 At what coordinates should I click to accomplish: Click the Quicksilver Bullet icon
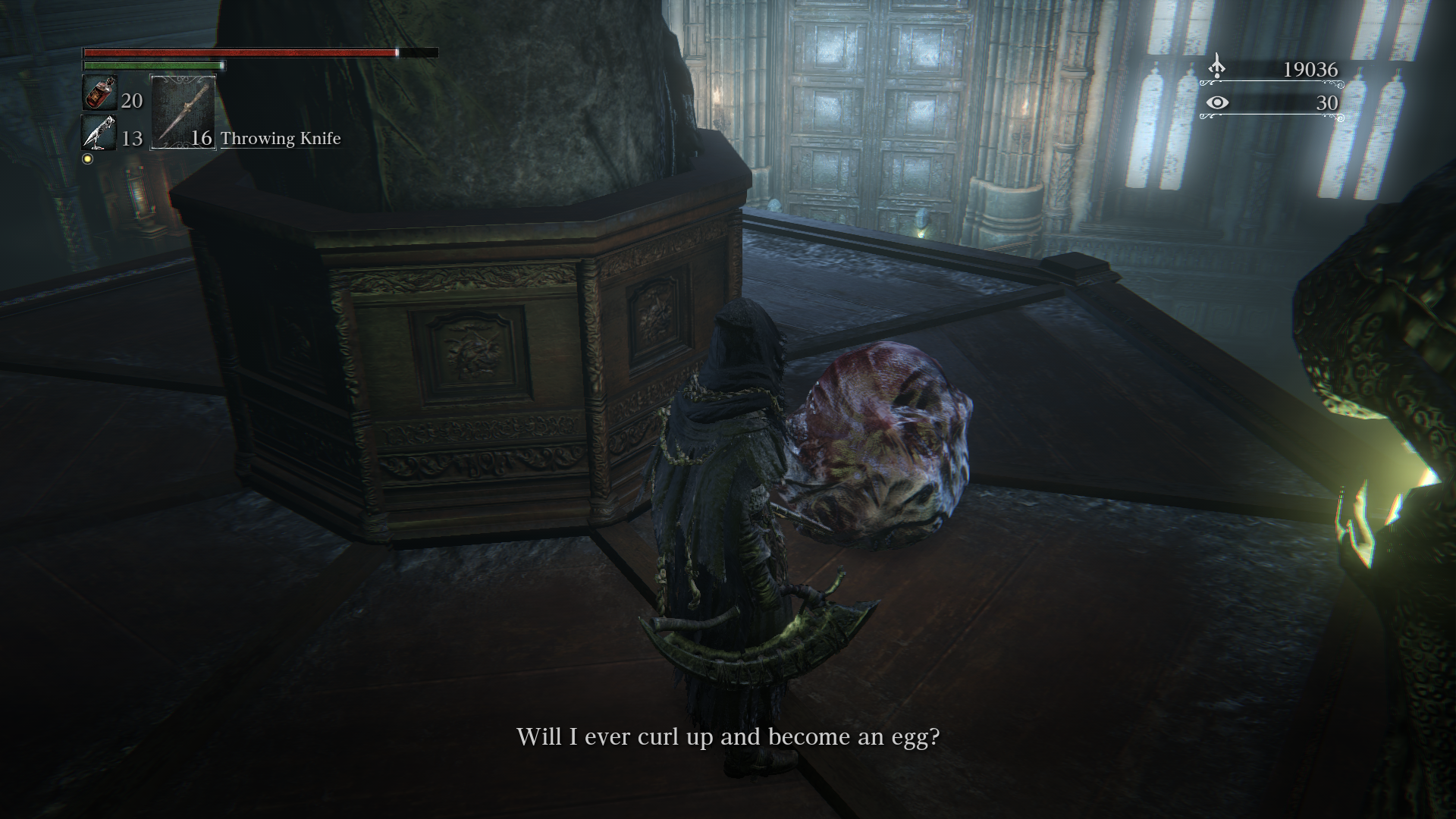point(99,133)
